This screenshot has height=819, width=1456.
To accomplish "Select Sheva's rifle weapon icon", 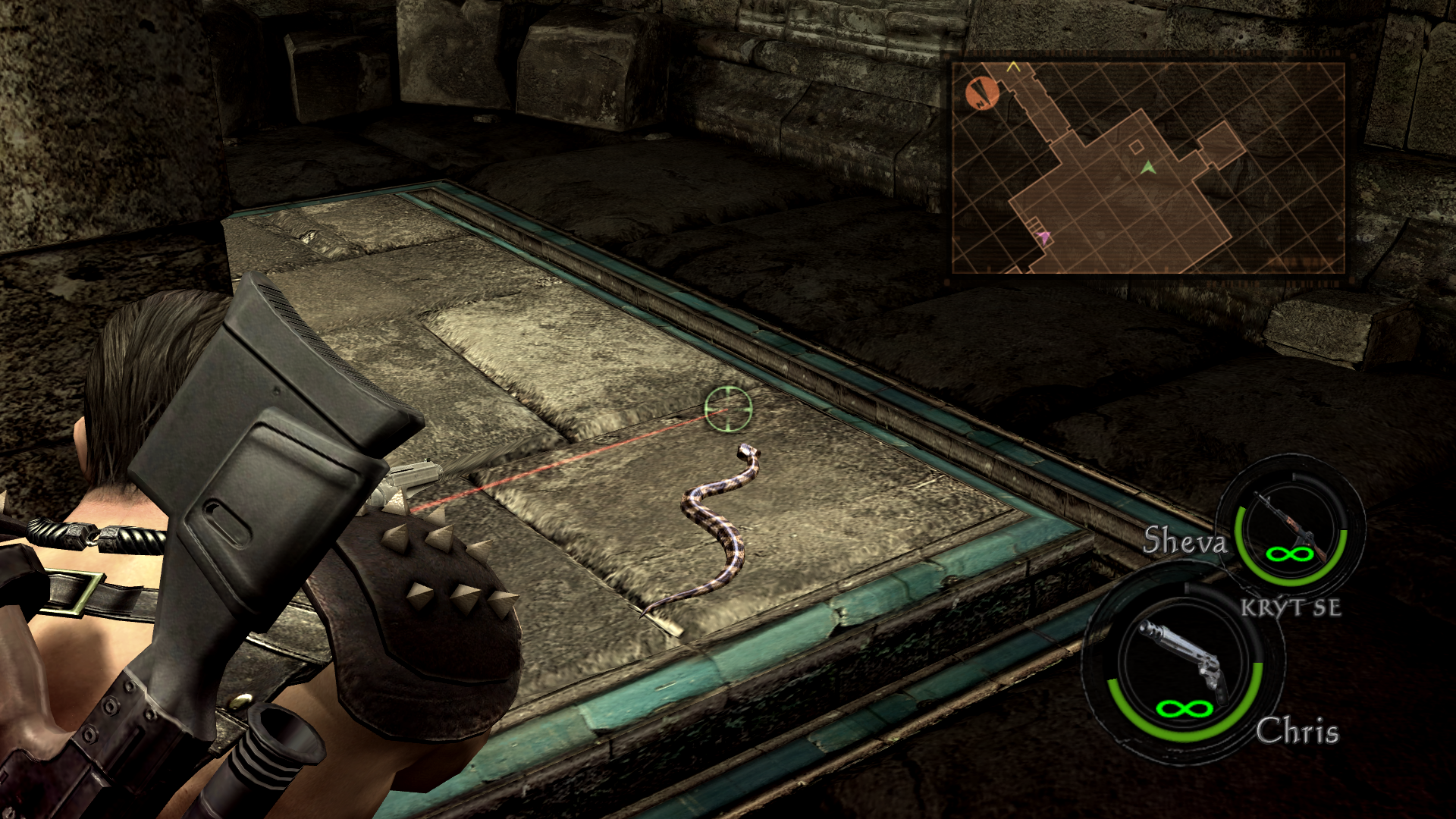I will (1290, 525).
